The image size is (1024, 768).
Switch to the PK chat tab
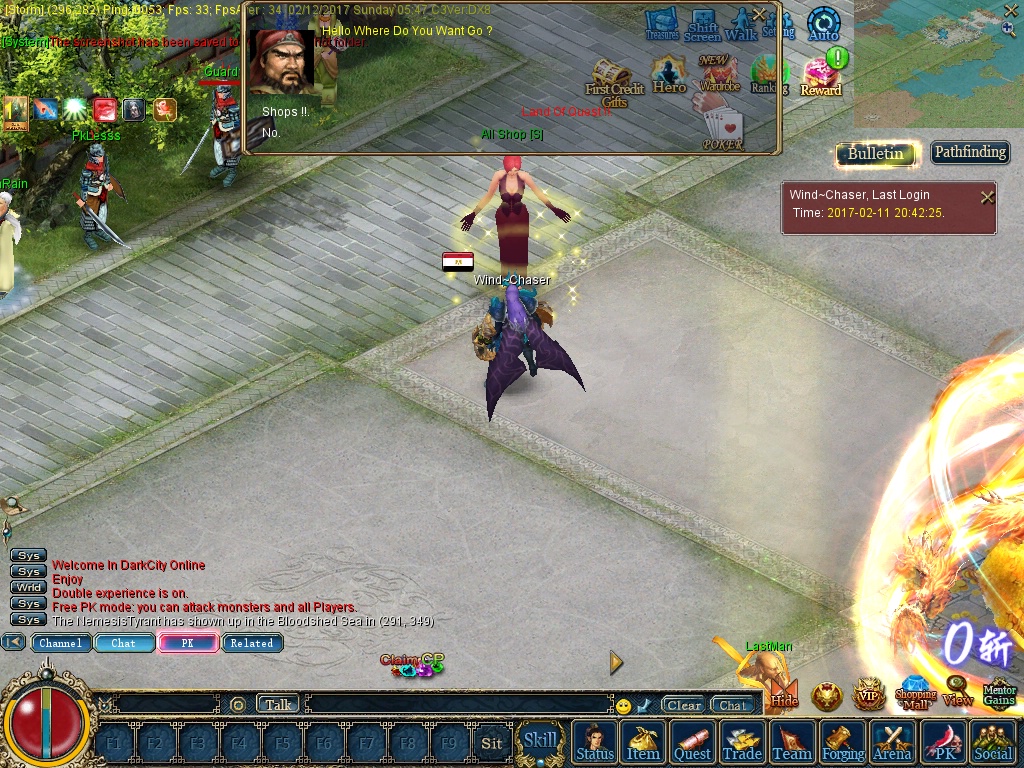click(x=187, y=643)
